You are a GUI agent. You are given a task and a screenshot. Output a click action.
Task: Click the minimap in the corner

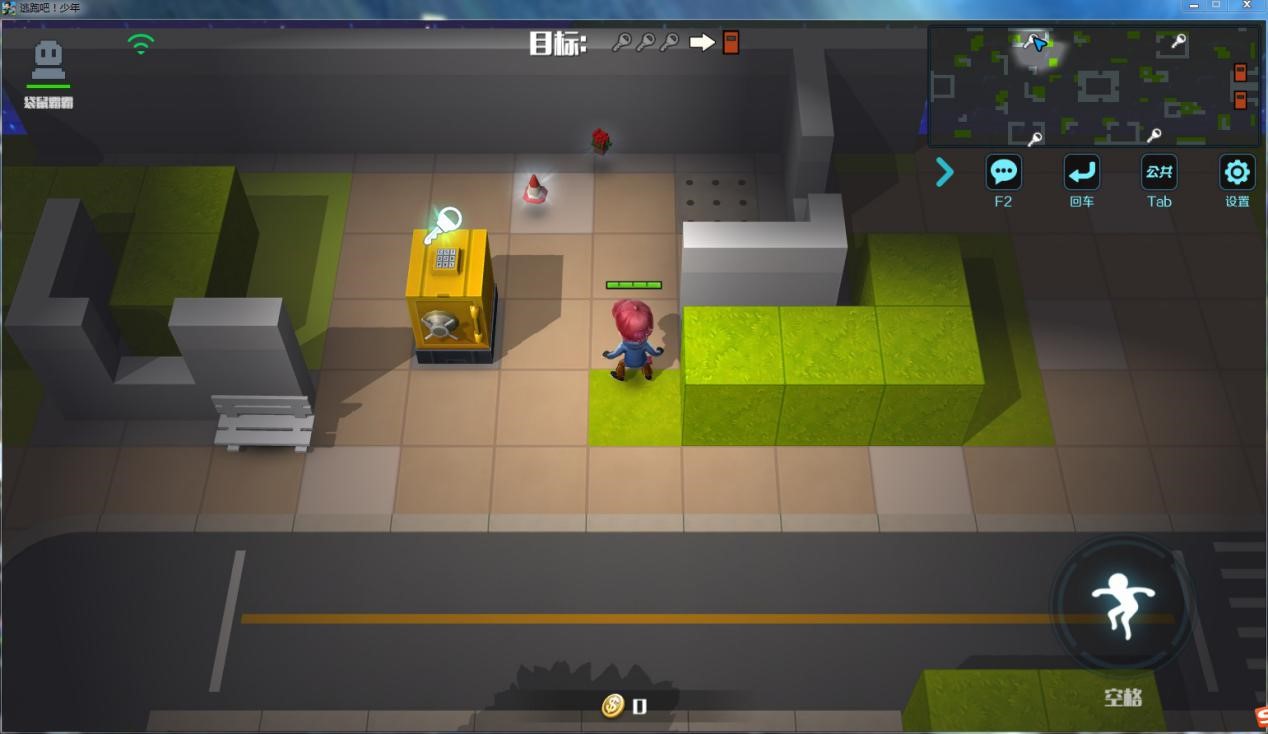1093,86
